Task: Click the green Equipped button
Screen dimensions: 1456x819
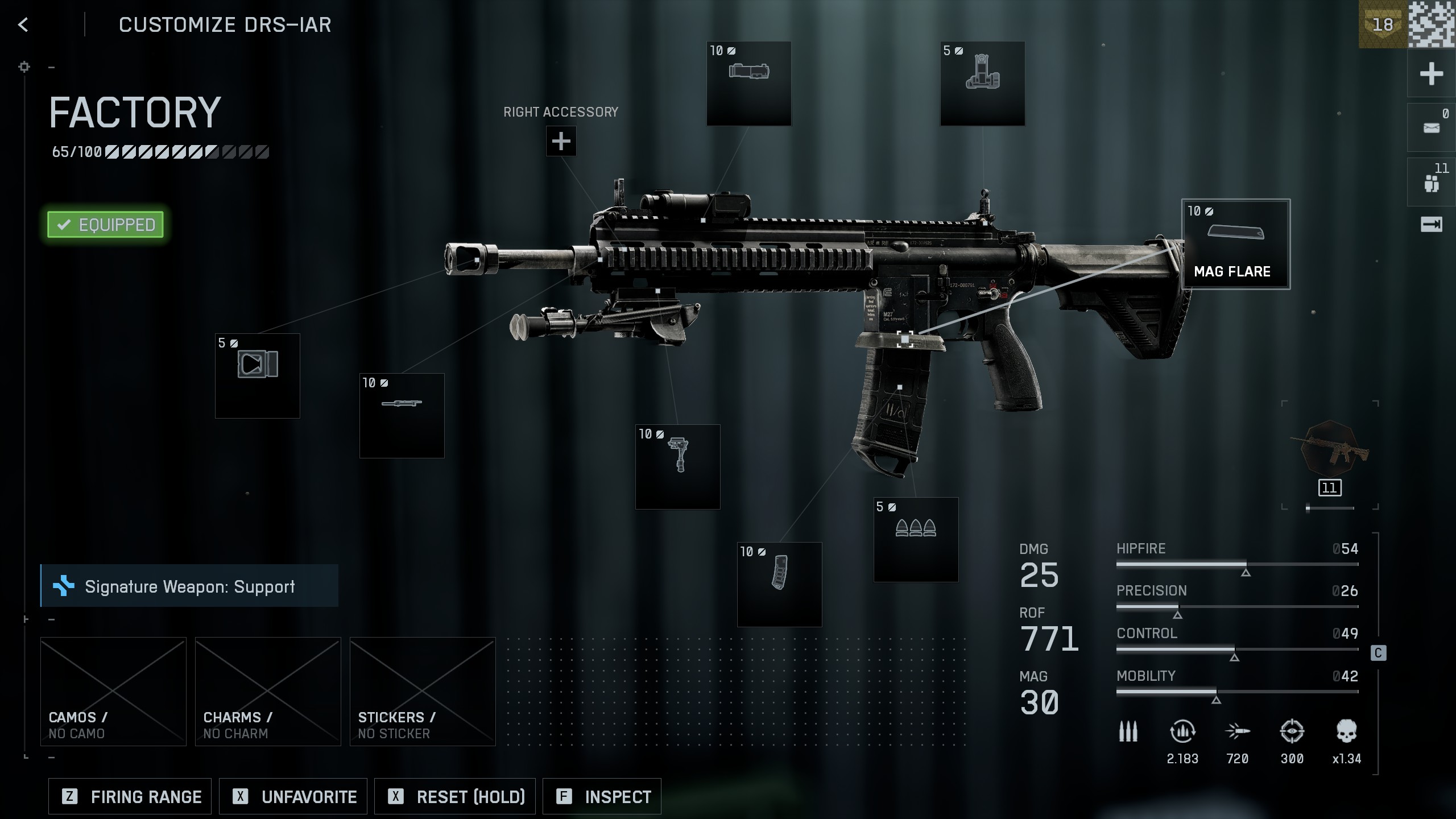Action: click(105, 225)
